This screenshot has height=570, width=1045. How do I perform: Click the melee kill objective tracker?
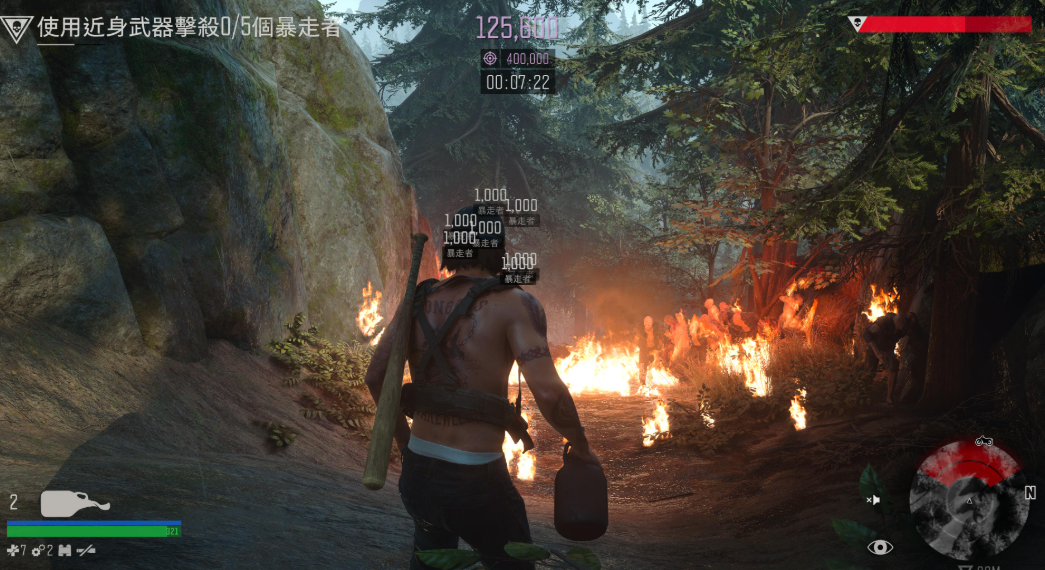pos(188,27)
